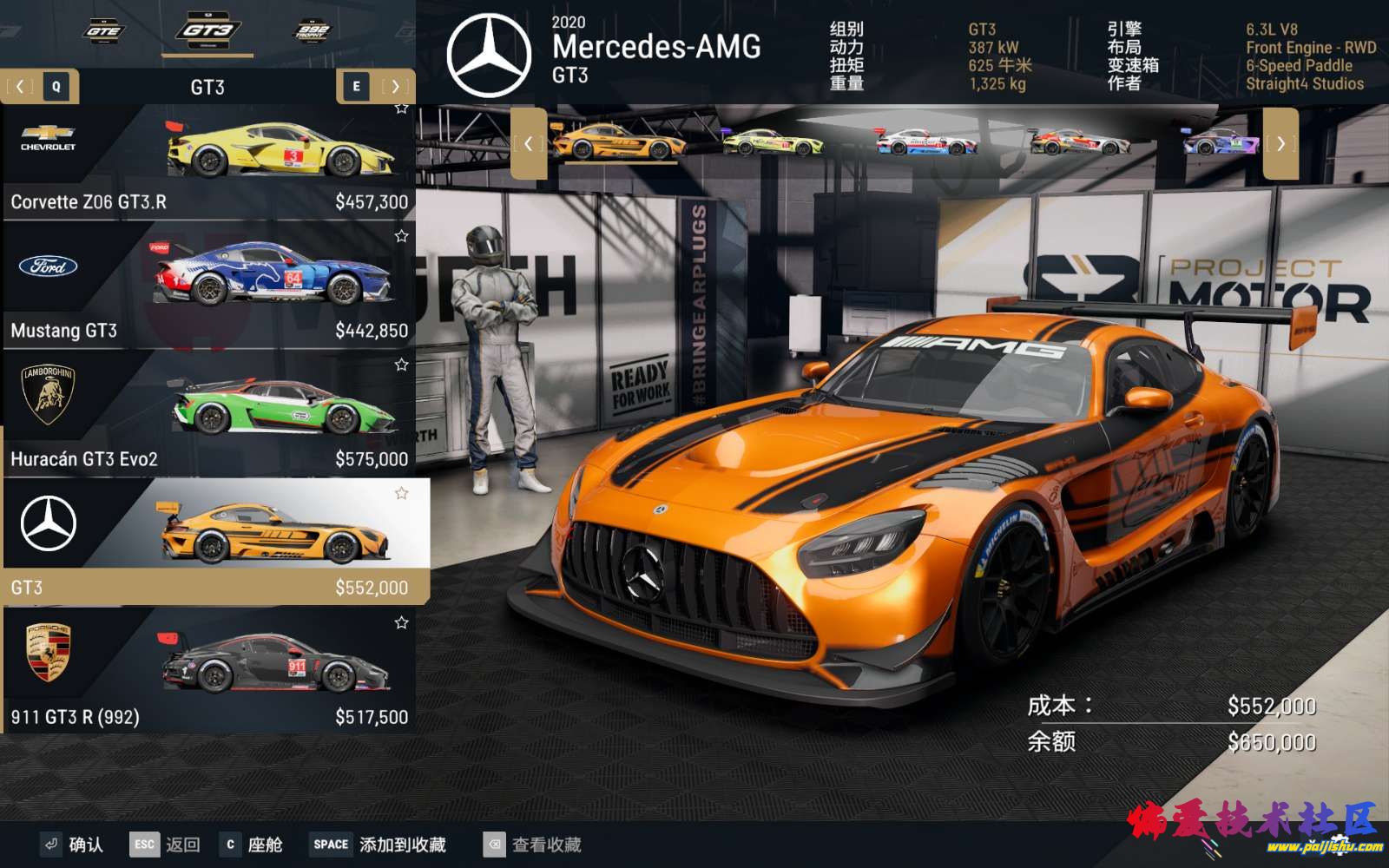1389x868 pixels.
Task: Pick the Lamborghini Huracán GT3 Evo2
Action: click(x=208, y=415)
